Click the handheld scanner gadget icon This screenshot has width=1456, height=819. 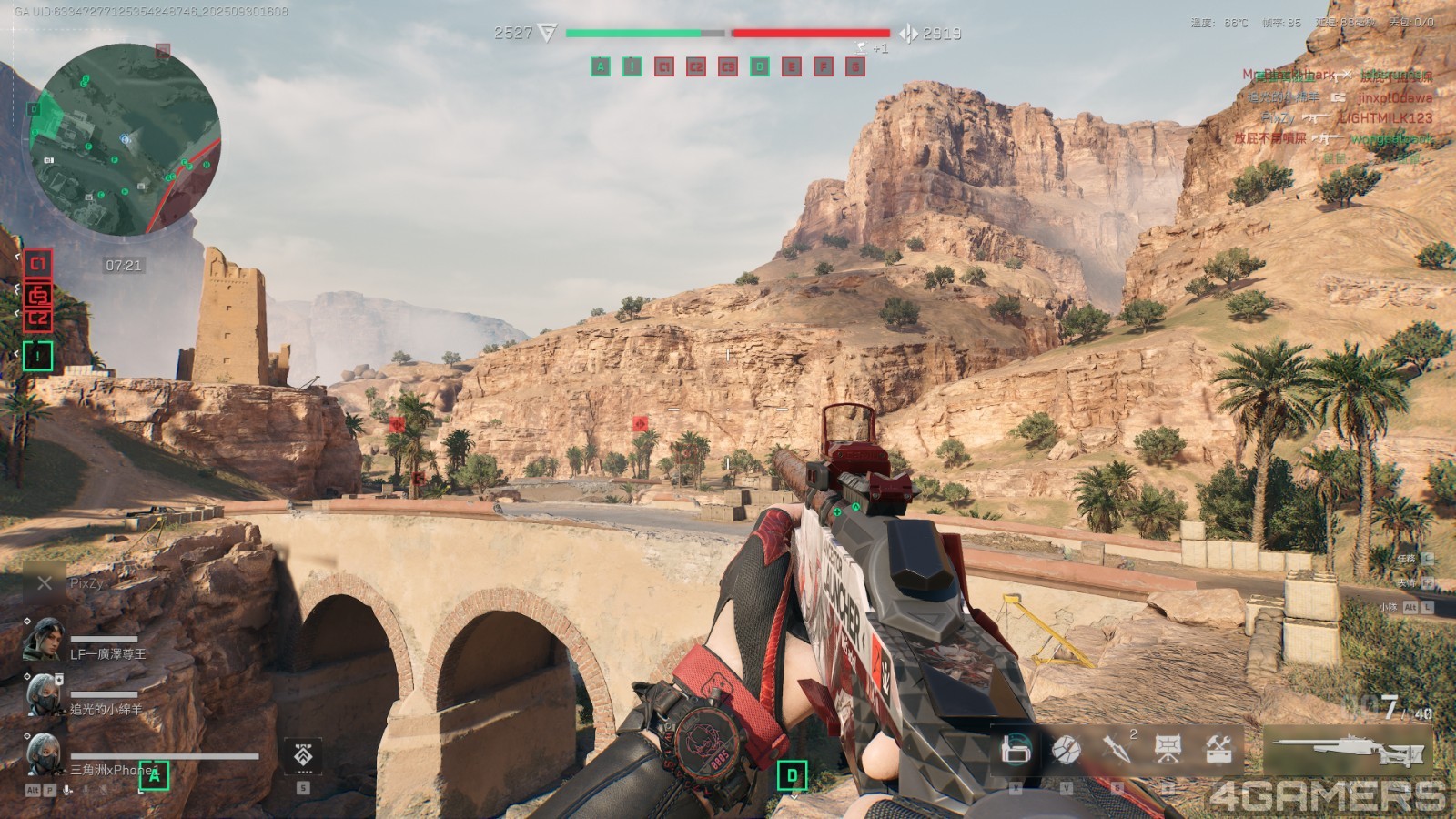(x=1016, y=750)
